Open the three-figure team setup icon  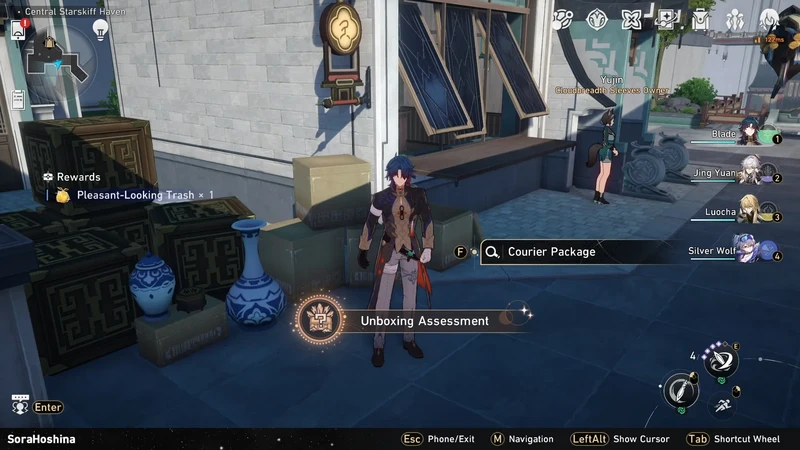[x=735, y=19]
